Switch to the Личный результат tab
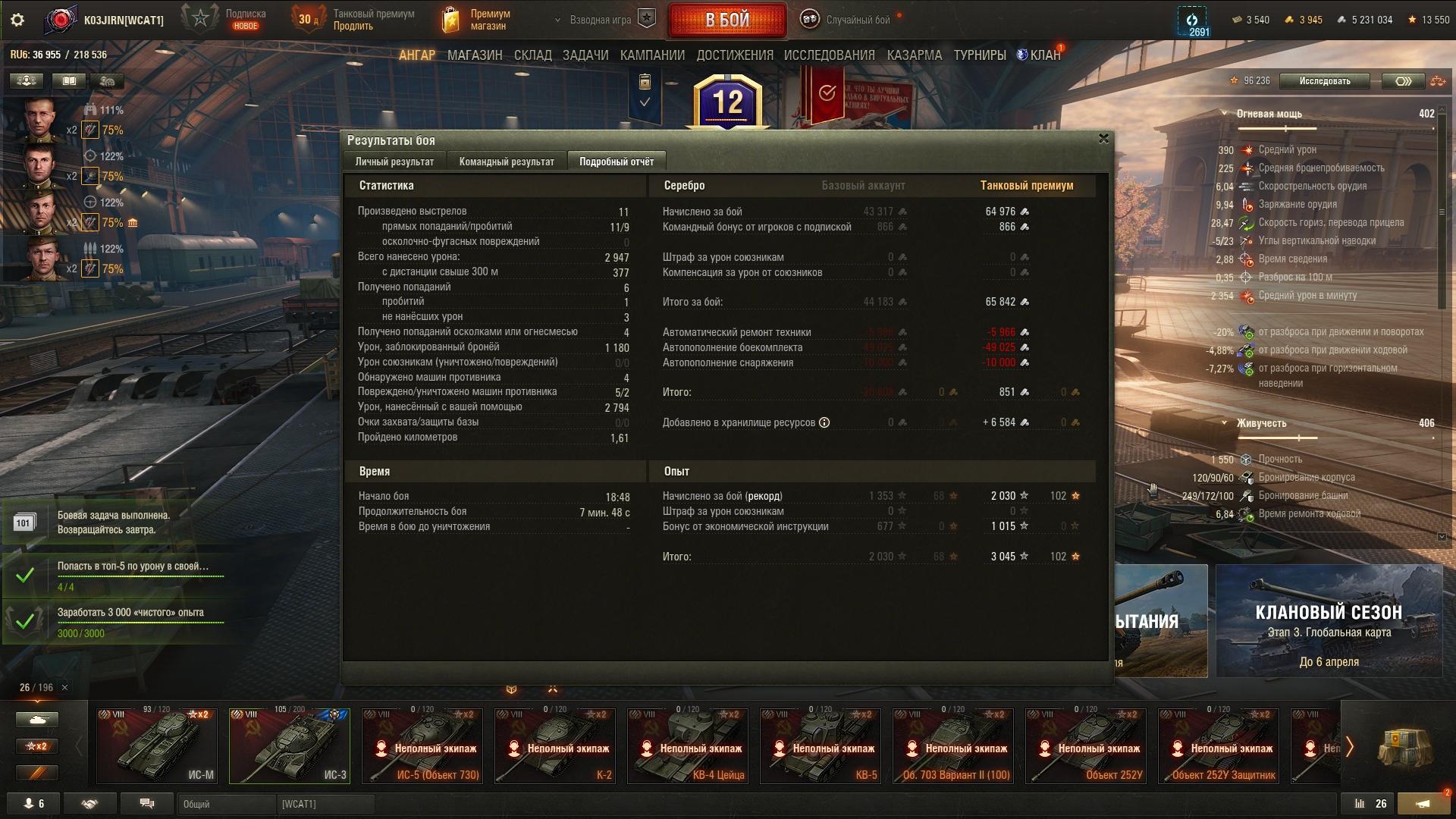This screenshot has height=819, width=1456. [394, 162]
